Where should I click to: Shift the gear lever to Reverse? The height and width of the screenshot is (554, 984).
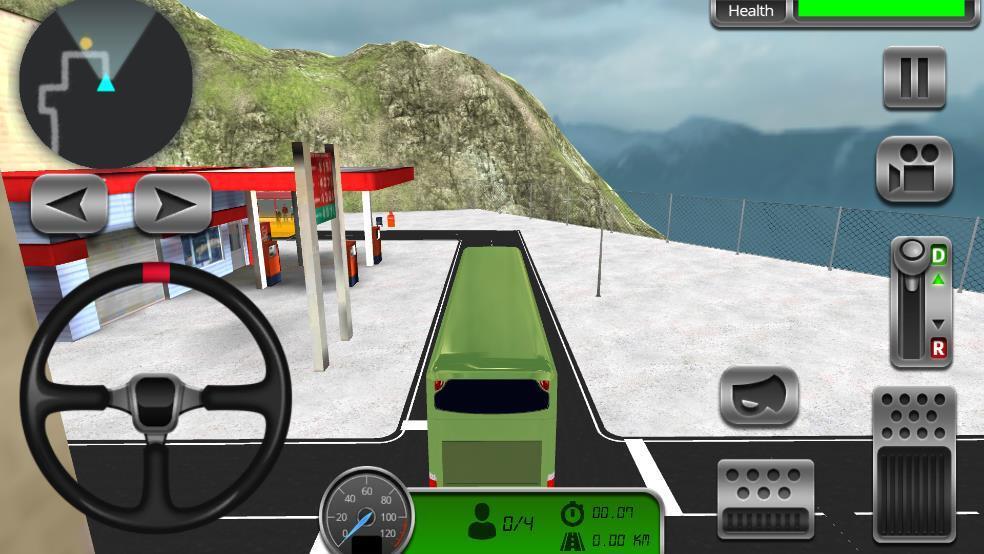(x=938, y=348)
